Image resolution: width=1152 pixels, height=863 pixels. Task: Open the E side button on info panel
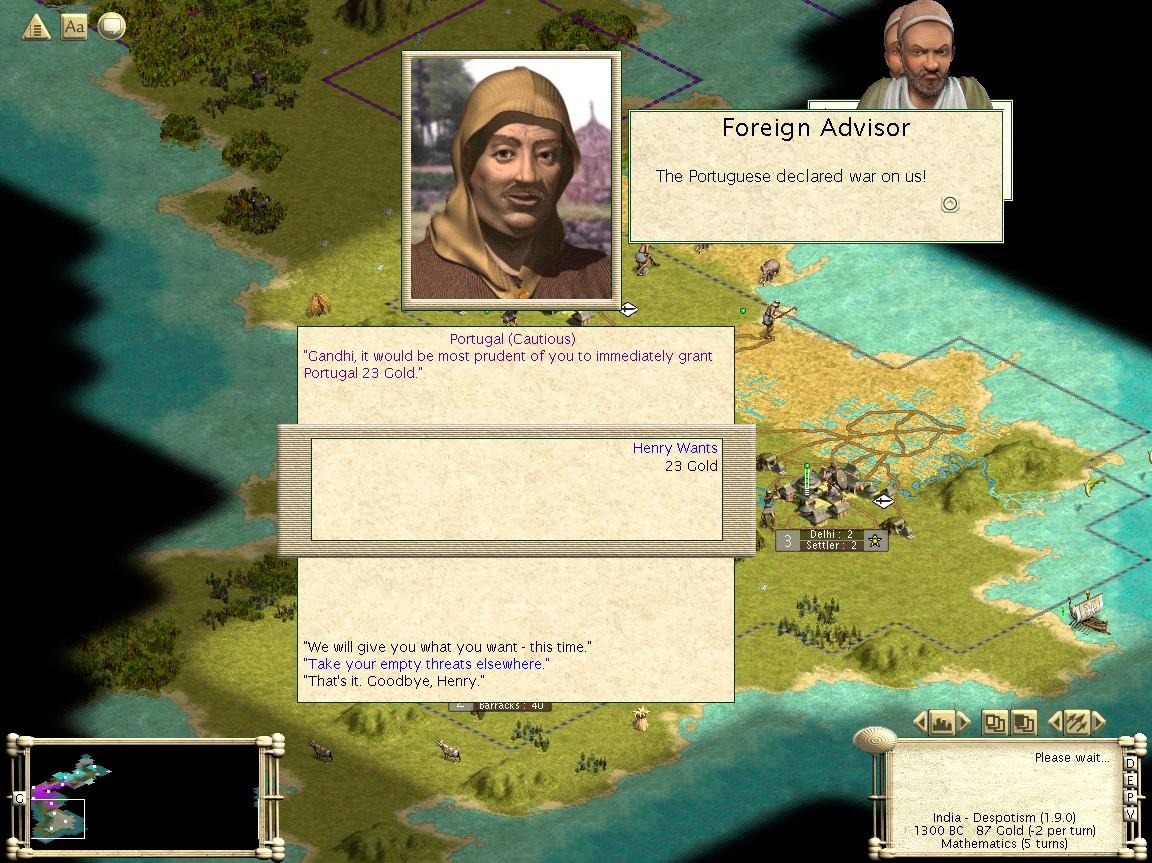(x=1130, y=781)
